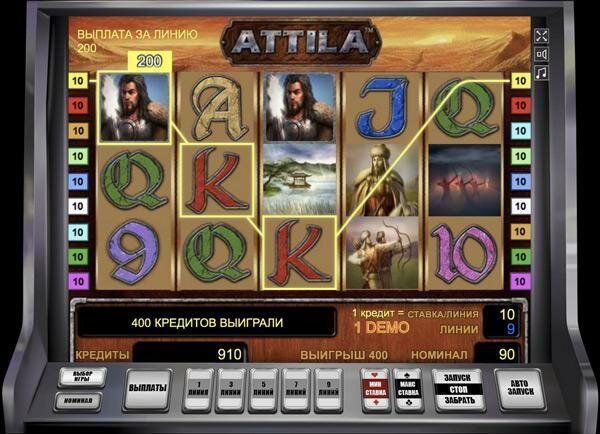Open the ВЫБОР ИГРЫ game selection
600x434 pixels.
point(82,378)
